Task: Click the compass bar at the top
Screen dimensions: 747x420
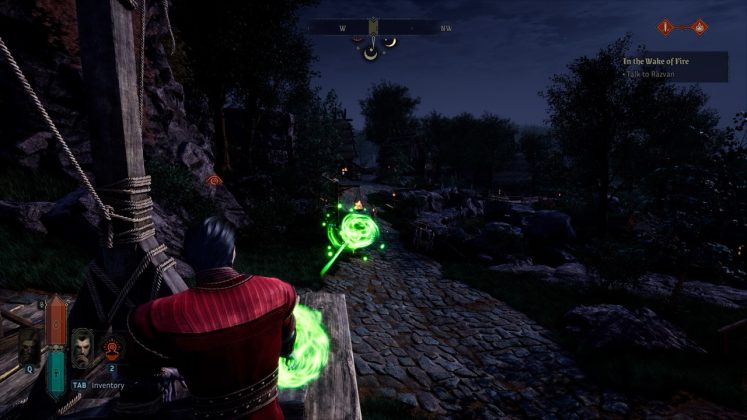Action: click(x=380, y=28)
